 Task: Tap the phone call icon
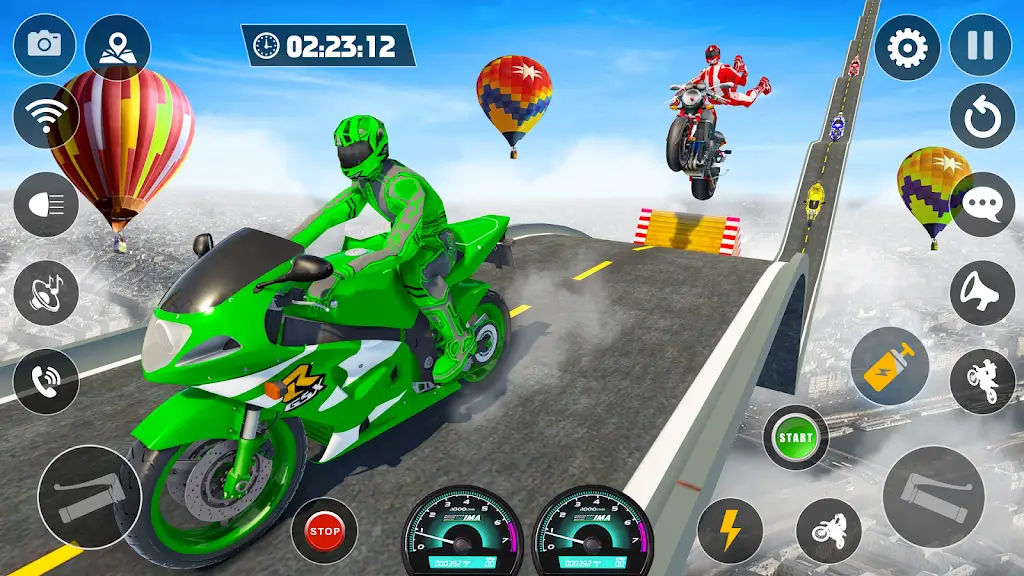(x=46, y=381)
